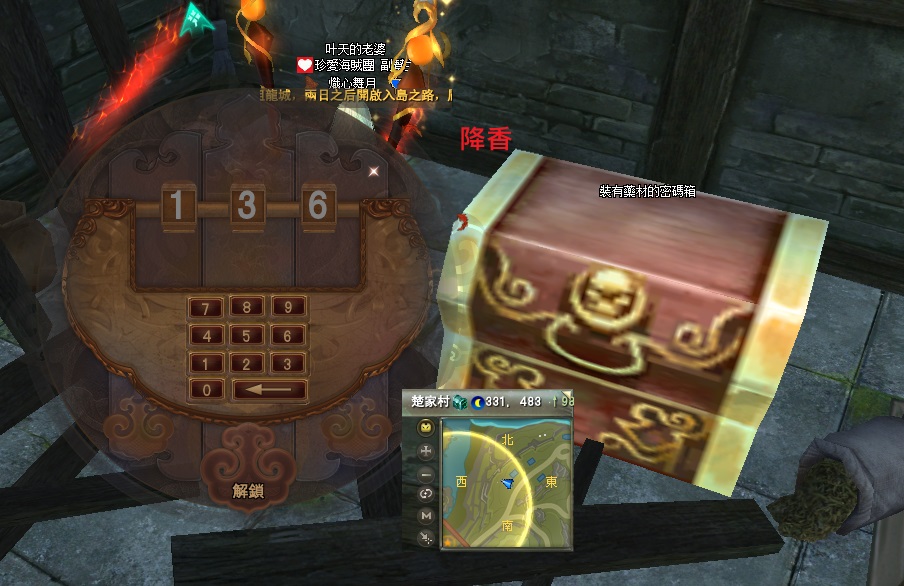
Task: Tap the 8 key on the keypad
Action: coord(246,308)
